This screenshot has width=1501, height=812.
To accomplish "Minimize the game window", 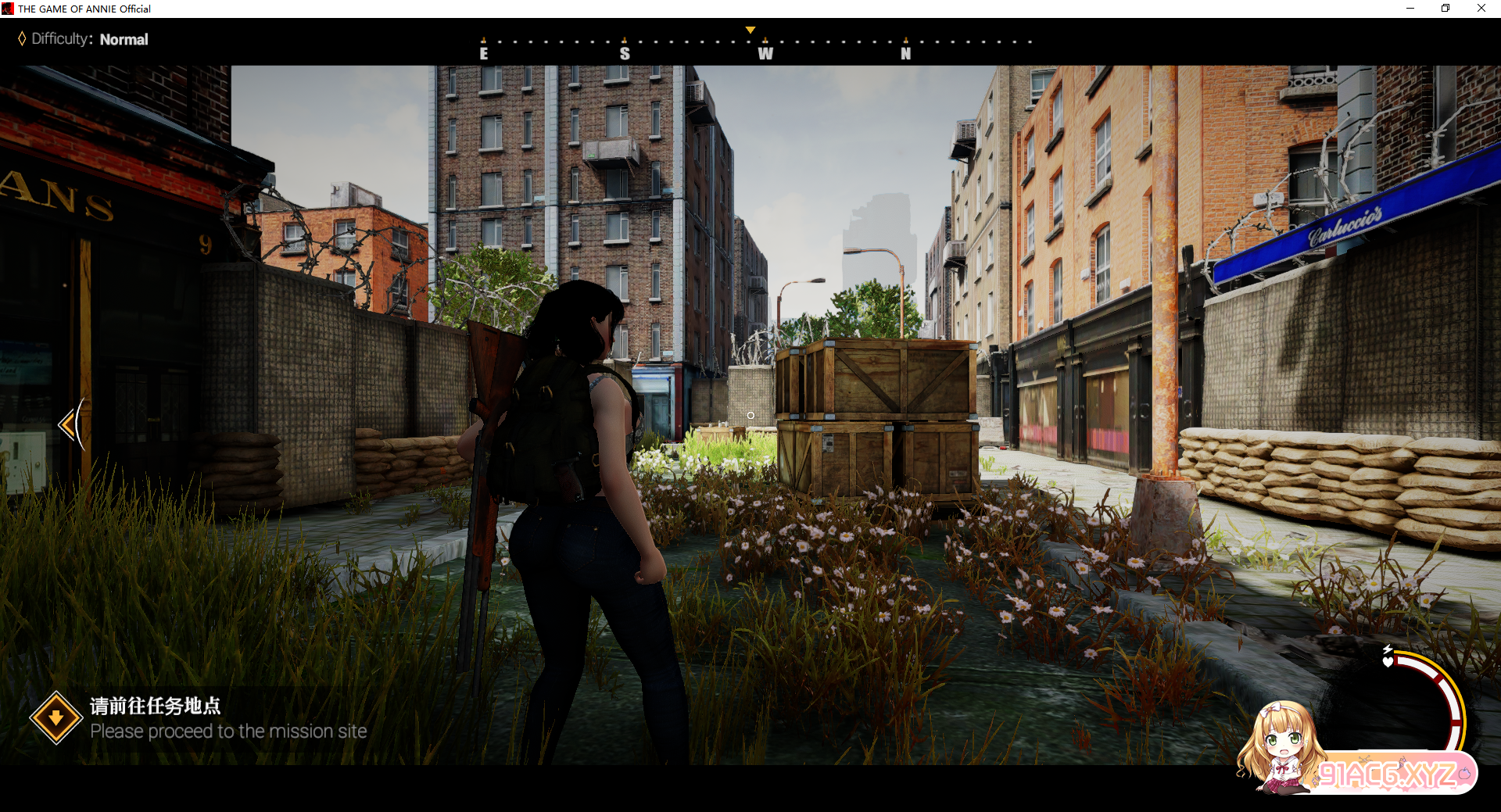I will click(x=1410, y=9).
